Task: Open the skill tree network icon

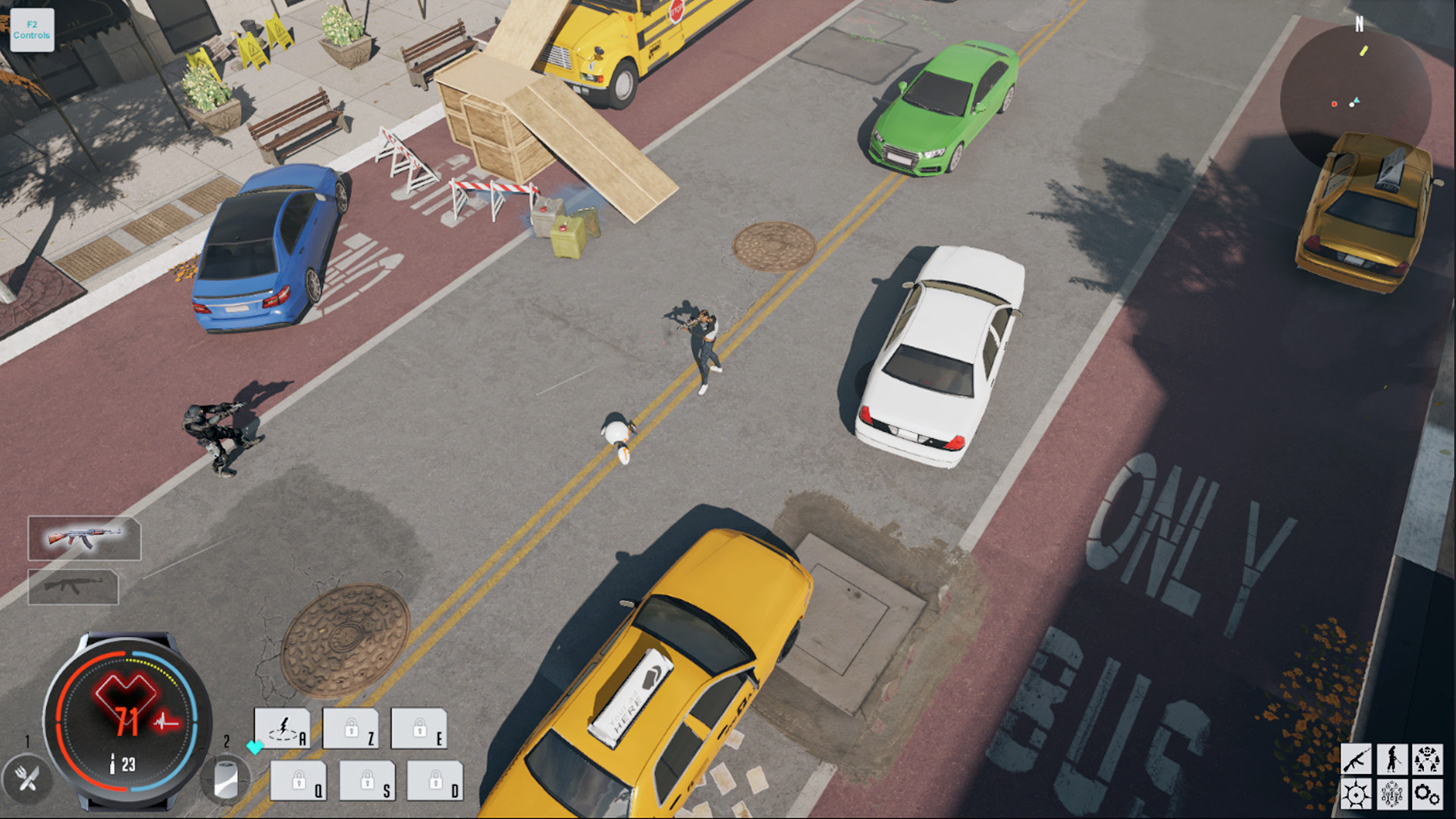Action: 1392,794
